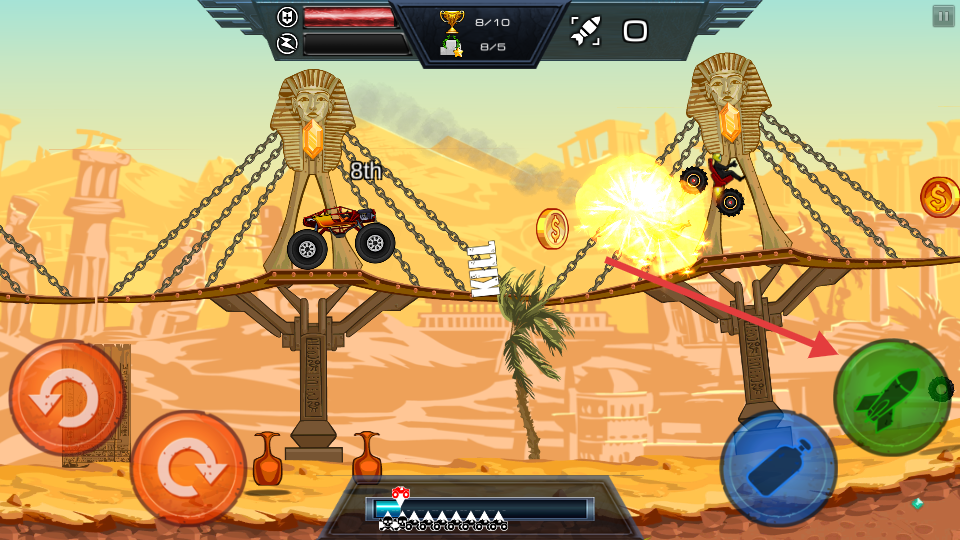Fire a rocket with the green button

click(891, 397)
